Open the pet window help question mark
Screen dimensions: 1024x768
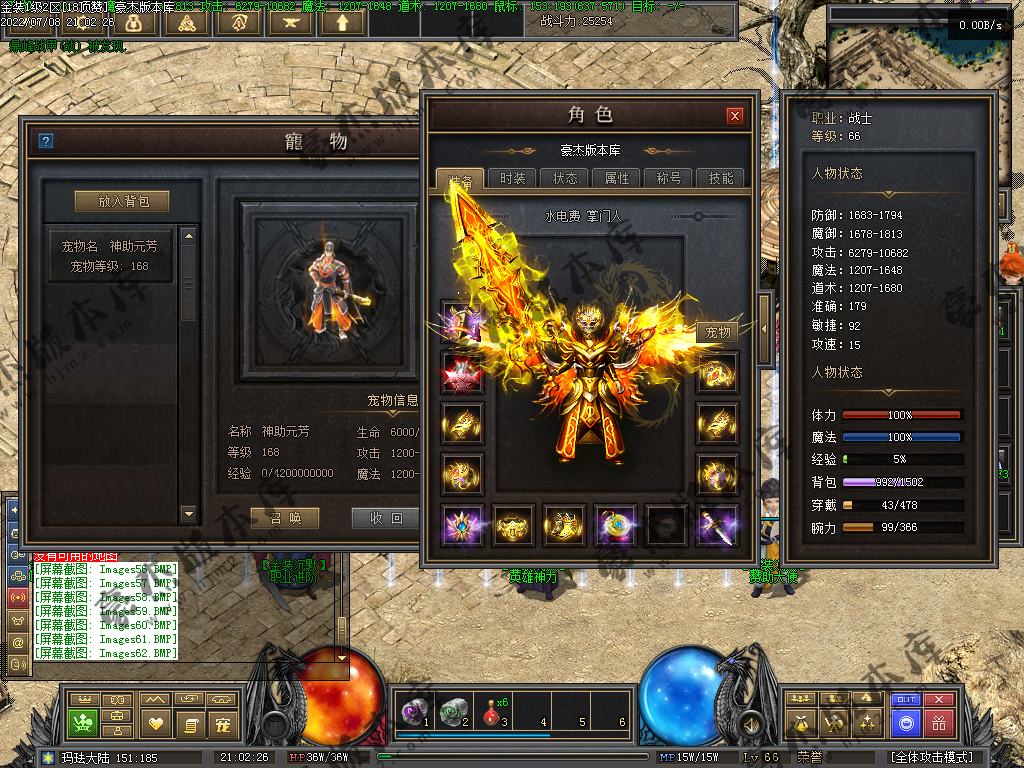click(45, 141)
